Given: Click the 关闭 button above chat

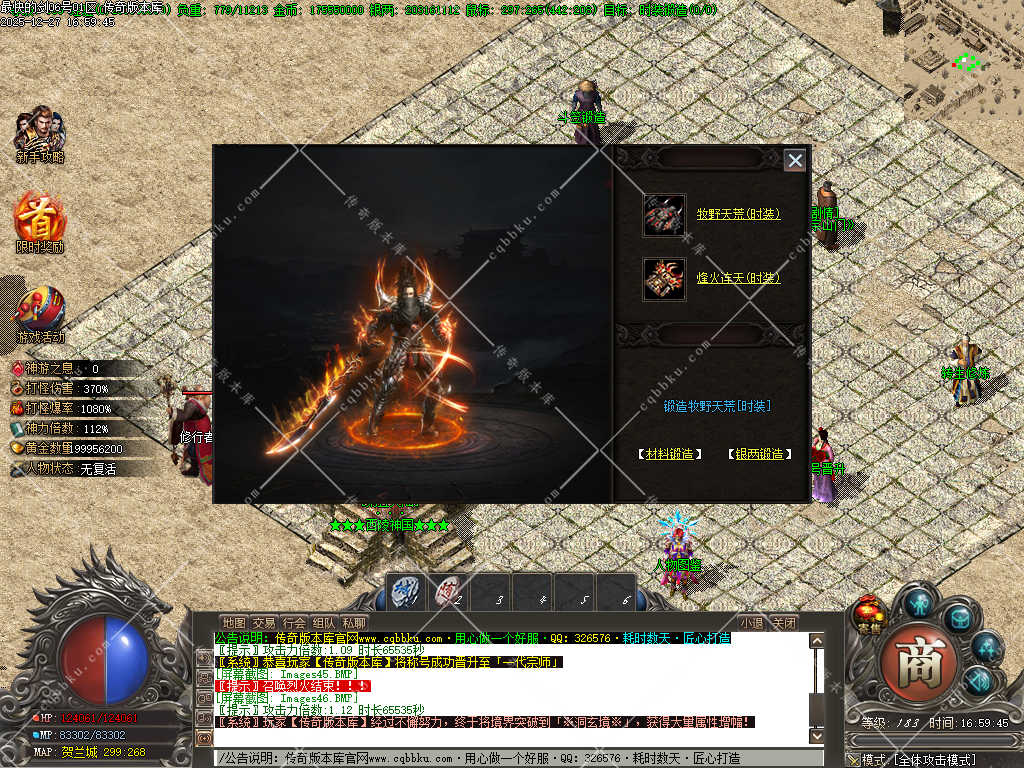Looking at the screenshot, I should pos(785,623).
